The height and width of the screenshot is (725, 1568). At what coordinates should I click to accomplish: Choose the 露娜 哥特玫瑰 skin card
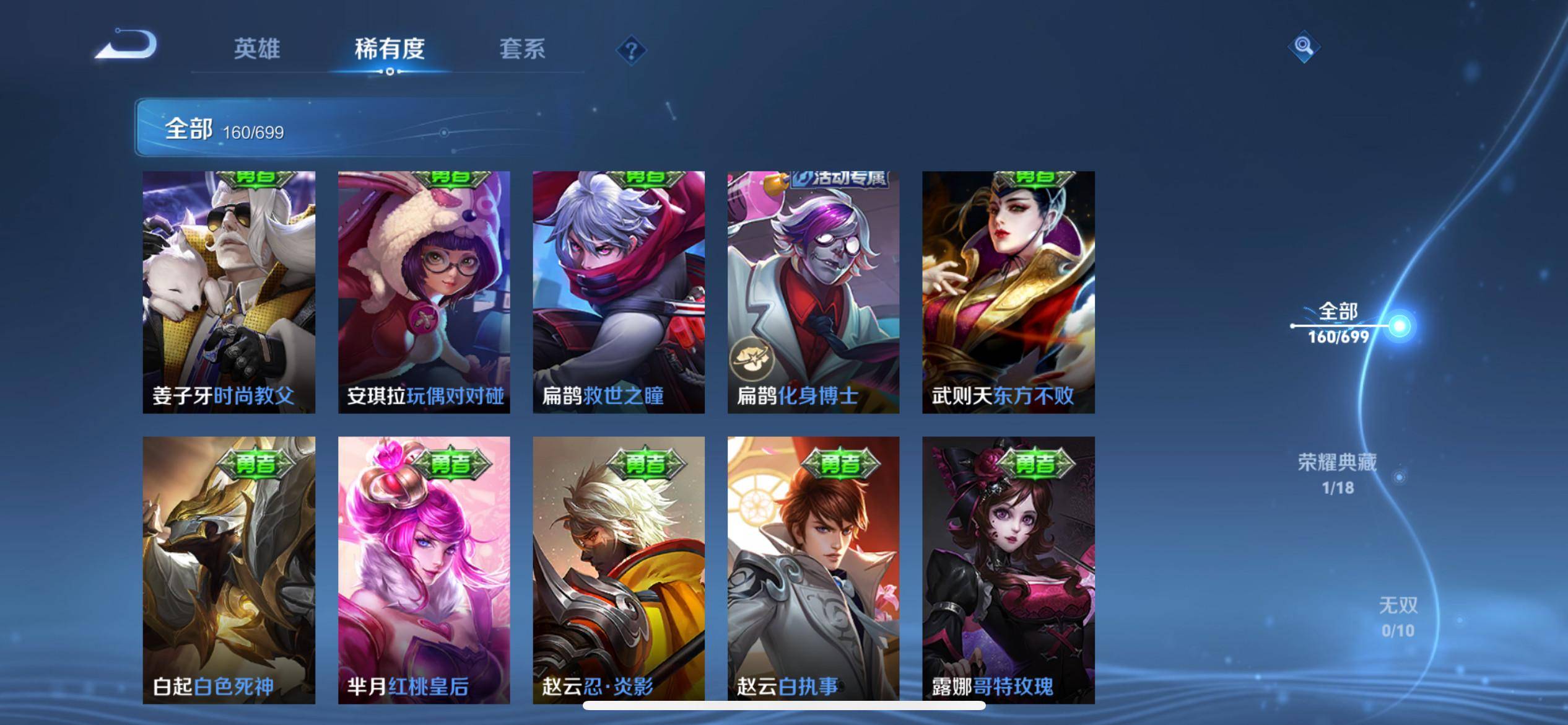[1008, 569]
